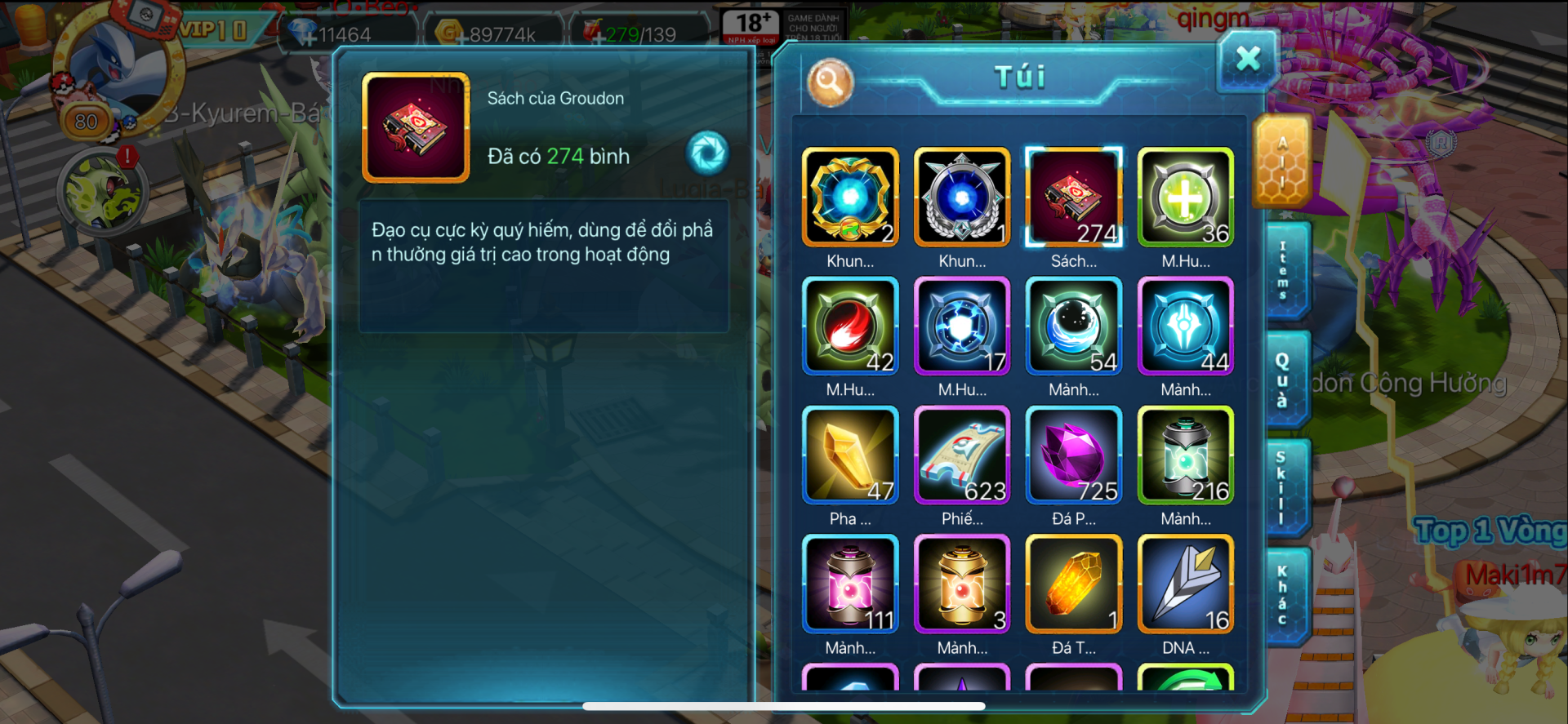Screen dimensions: 1568x724
Task: Pick the yellow crystal item with 47
Action: [850, 455]
